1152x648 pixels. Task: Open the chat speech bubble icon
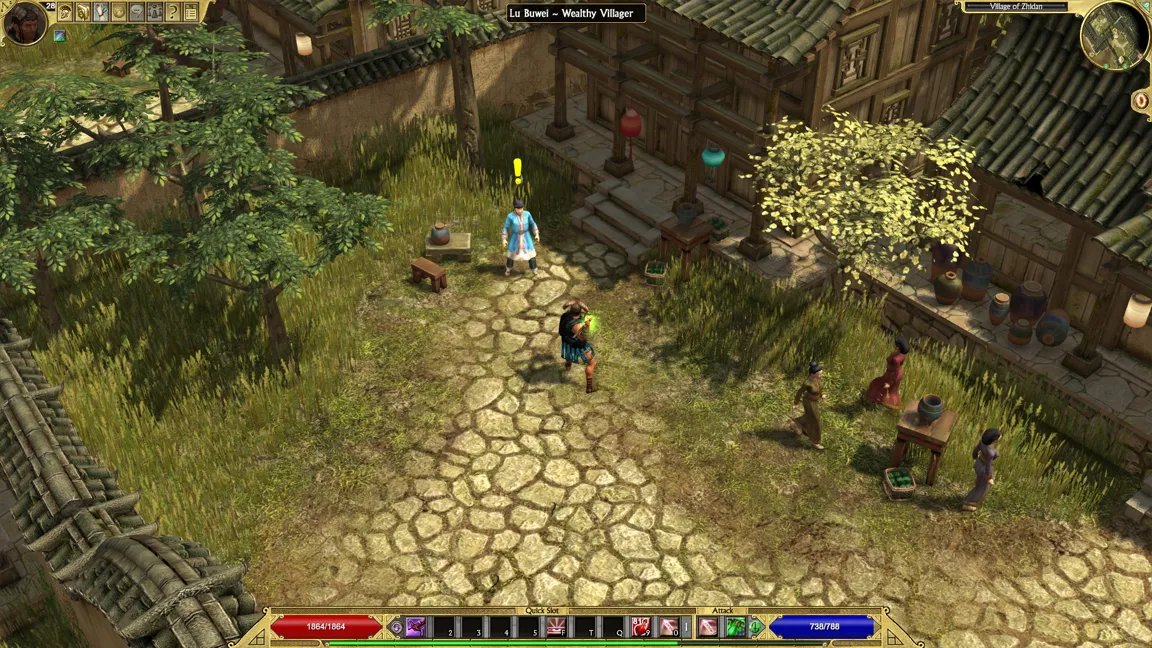click(x=137, y=12)
